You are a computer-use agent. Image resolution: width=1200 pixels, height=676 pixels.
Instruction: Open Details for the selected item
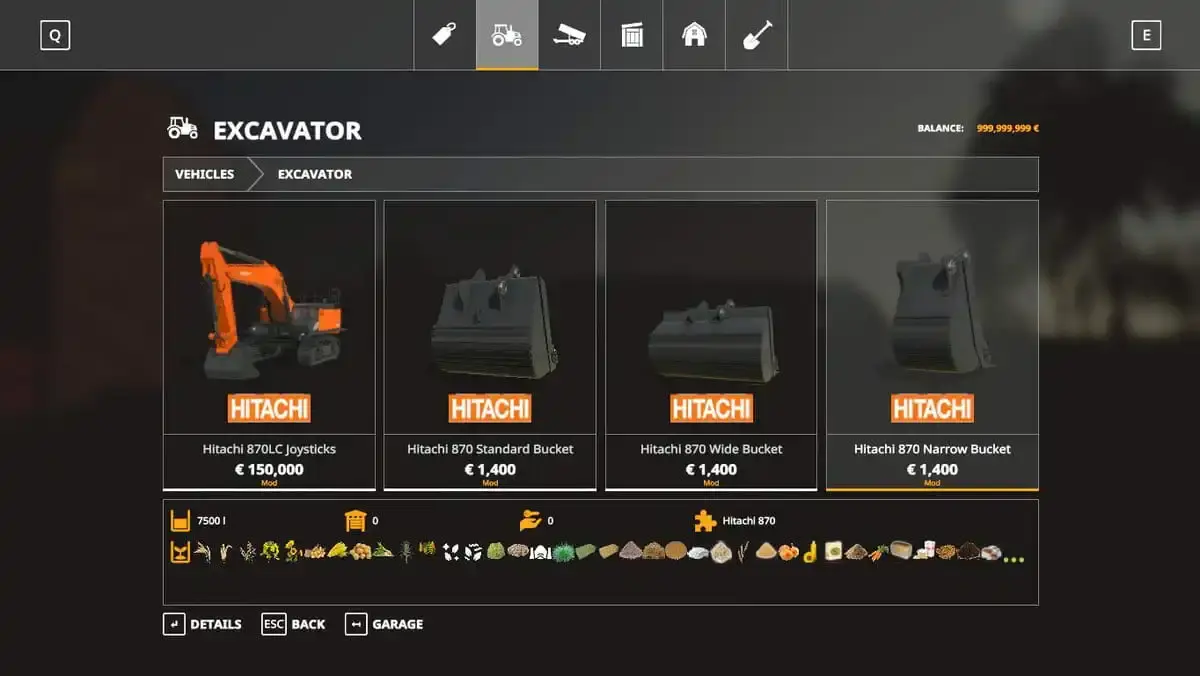[203, 624]
